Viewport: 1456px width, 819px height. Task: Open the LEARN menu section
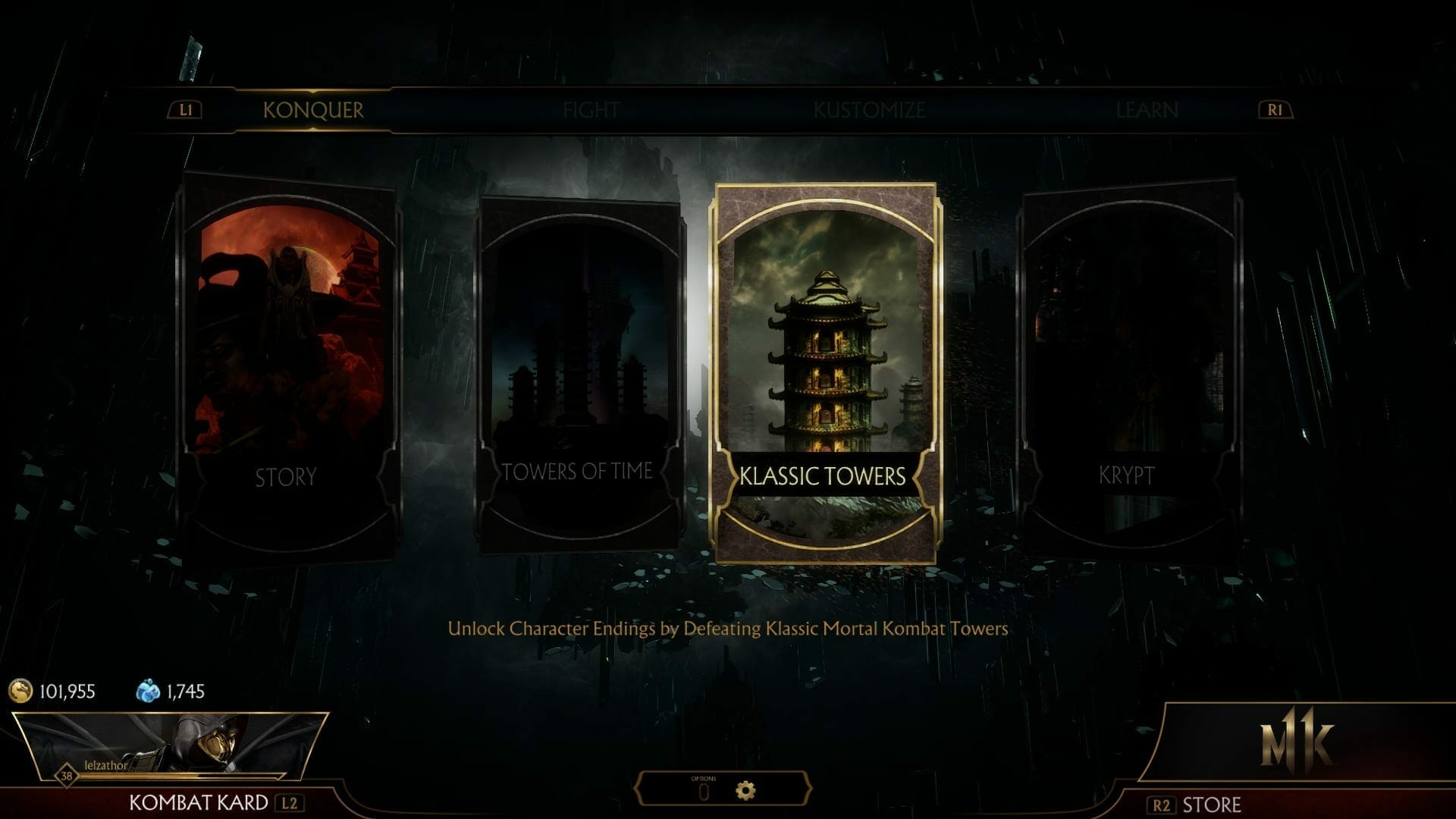tap(1145, 110)
